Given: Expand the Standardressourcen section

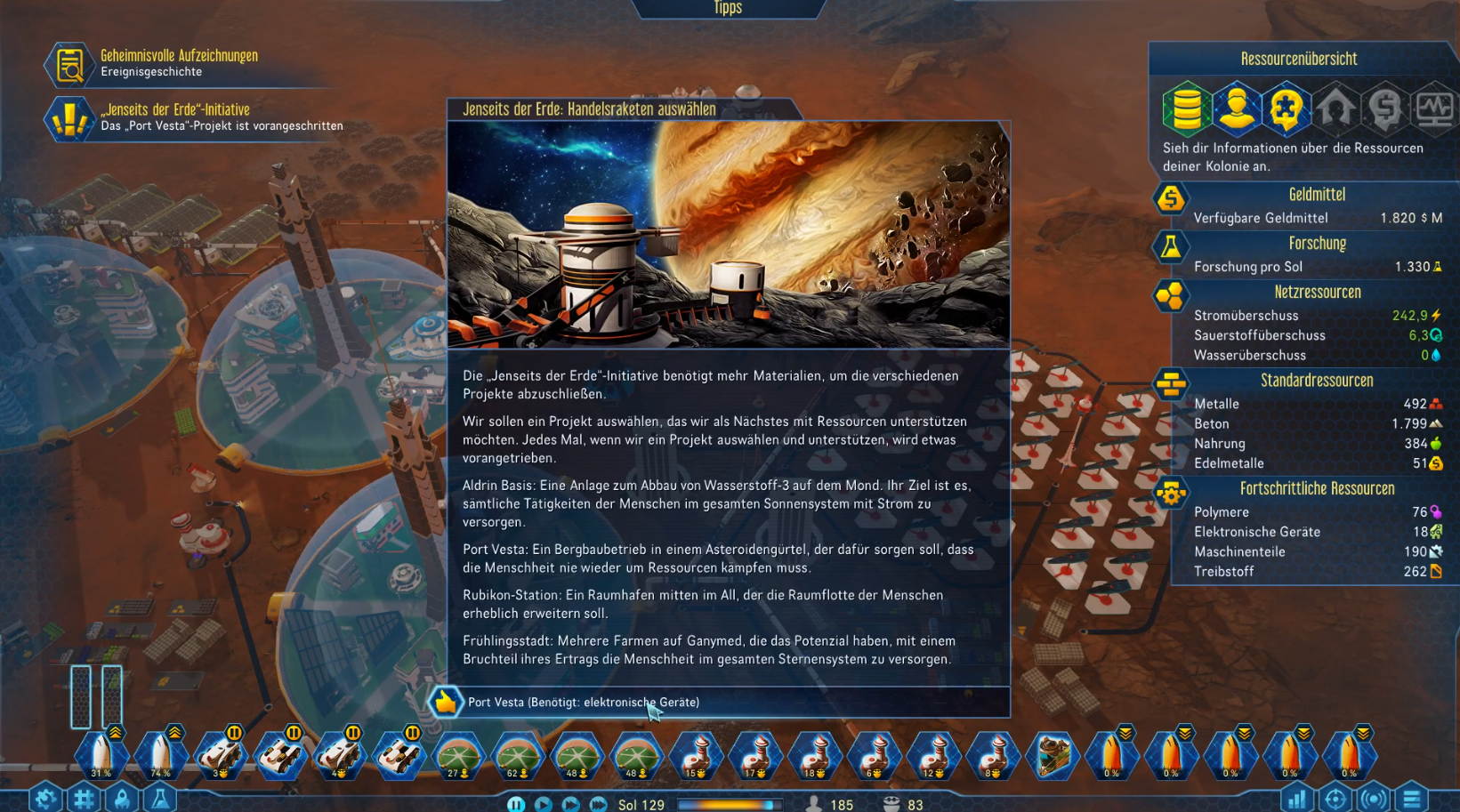Looking at the screenshot, I should click(1318, 381).
